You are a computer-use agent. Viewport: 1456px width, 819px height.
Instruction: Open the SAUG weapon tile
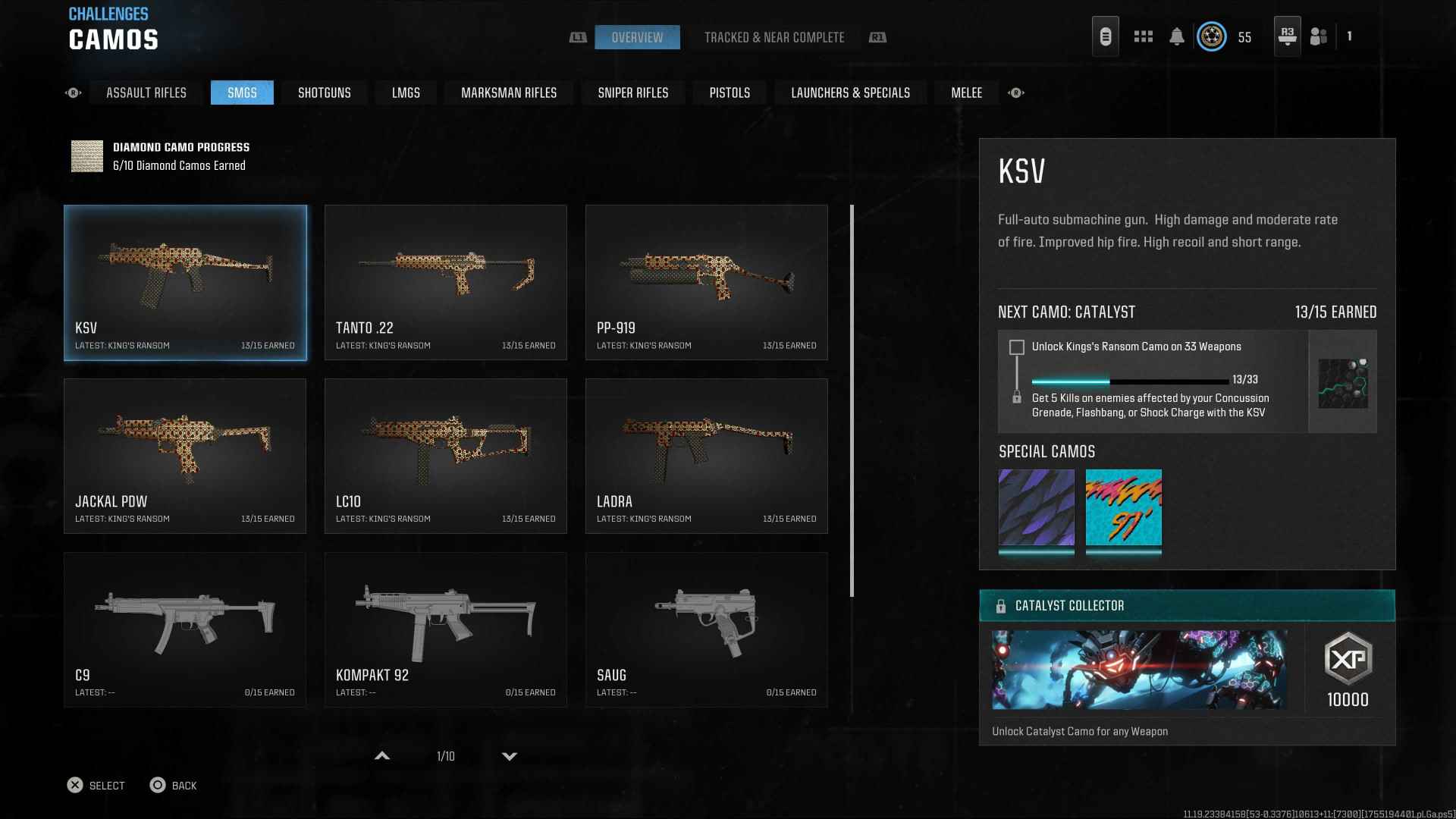click(706, 629)
